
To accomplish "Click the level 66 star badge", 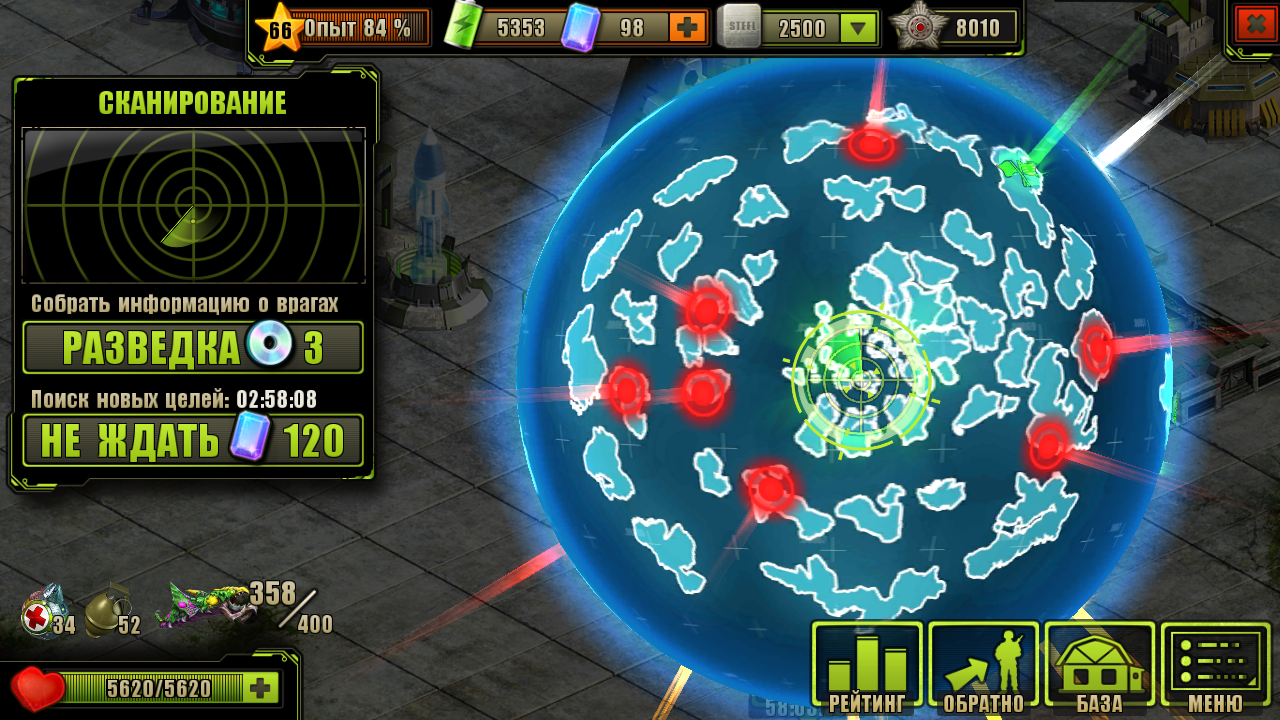I will pos(280,28).
